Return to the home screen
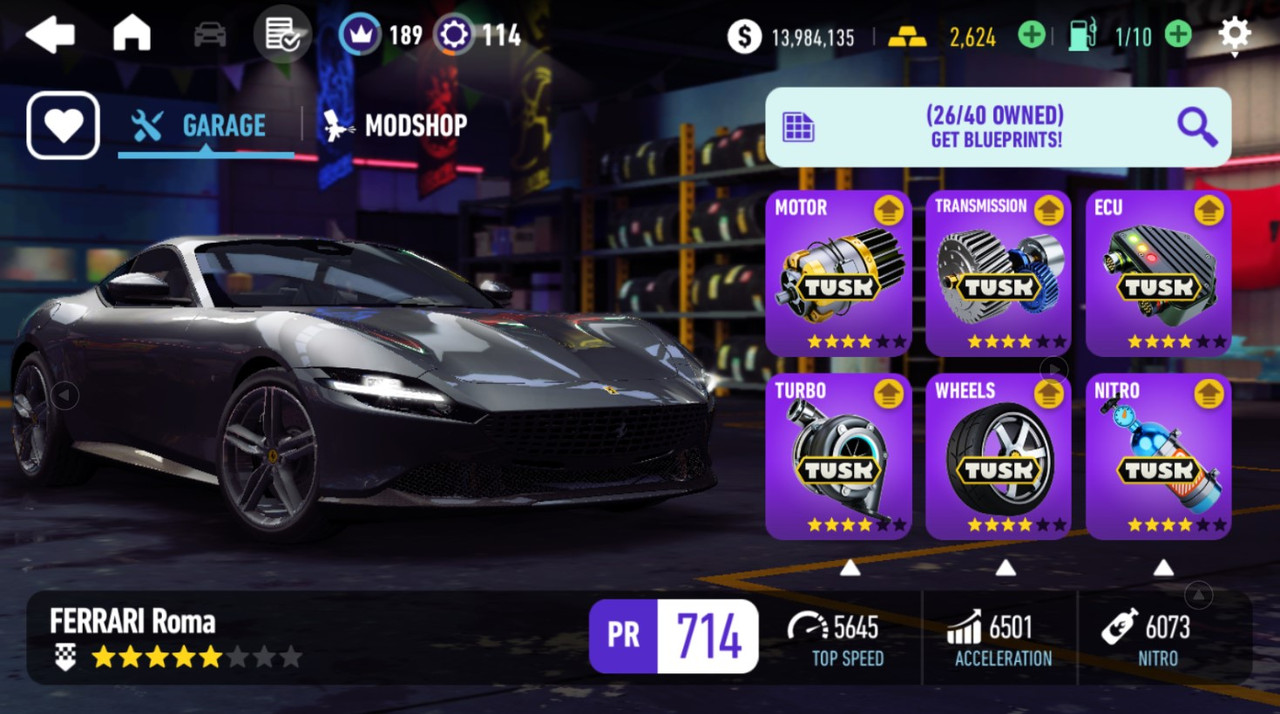The image size is (1280, 714). [x=131, y=35]
